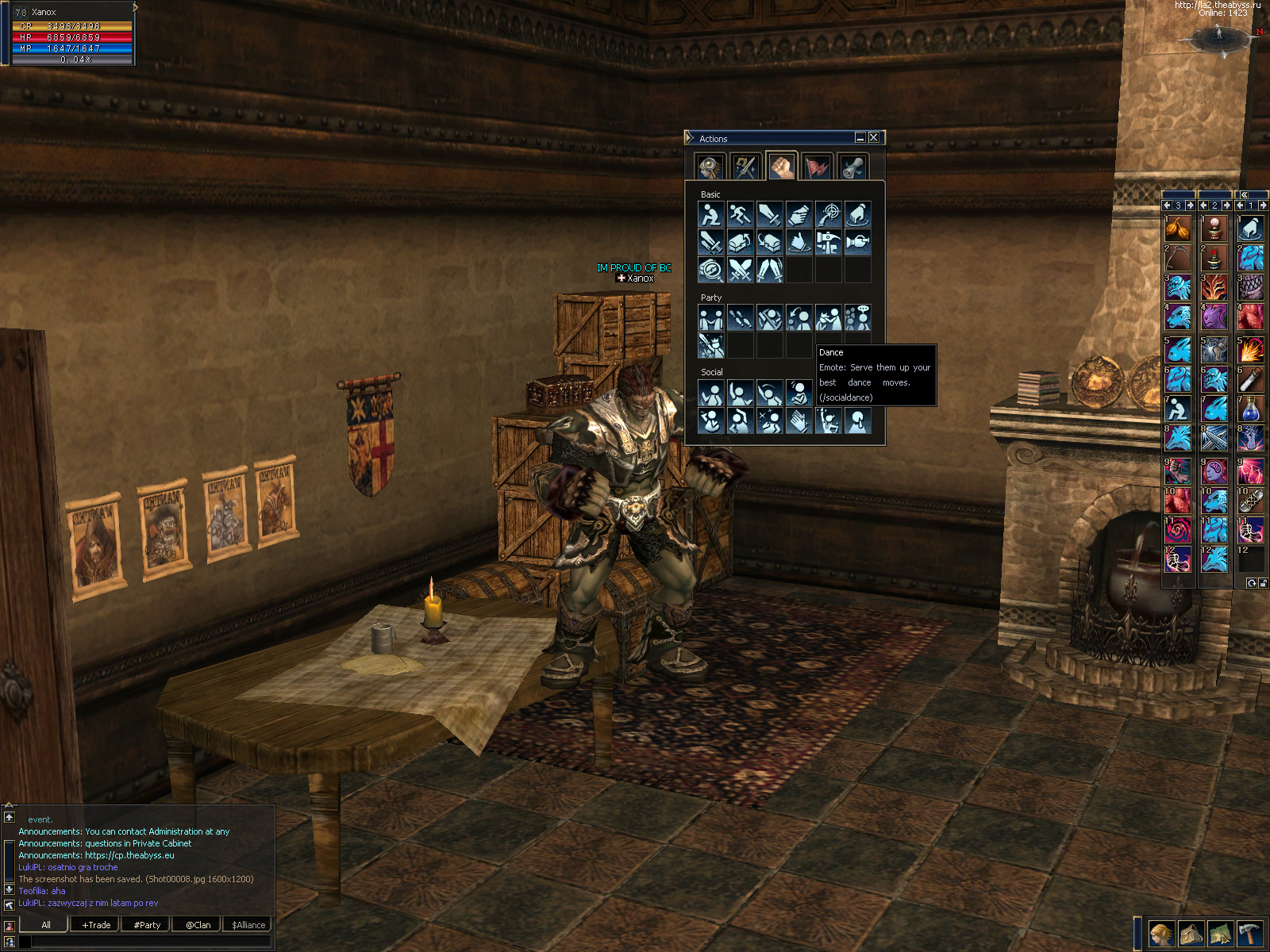Screen dimensions: 1270x952
Task: Open the #Party chat tab
Action: click(147, 924)
